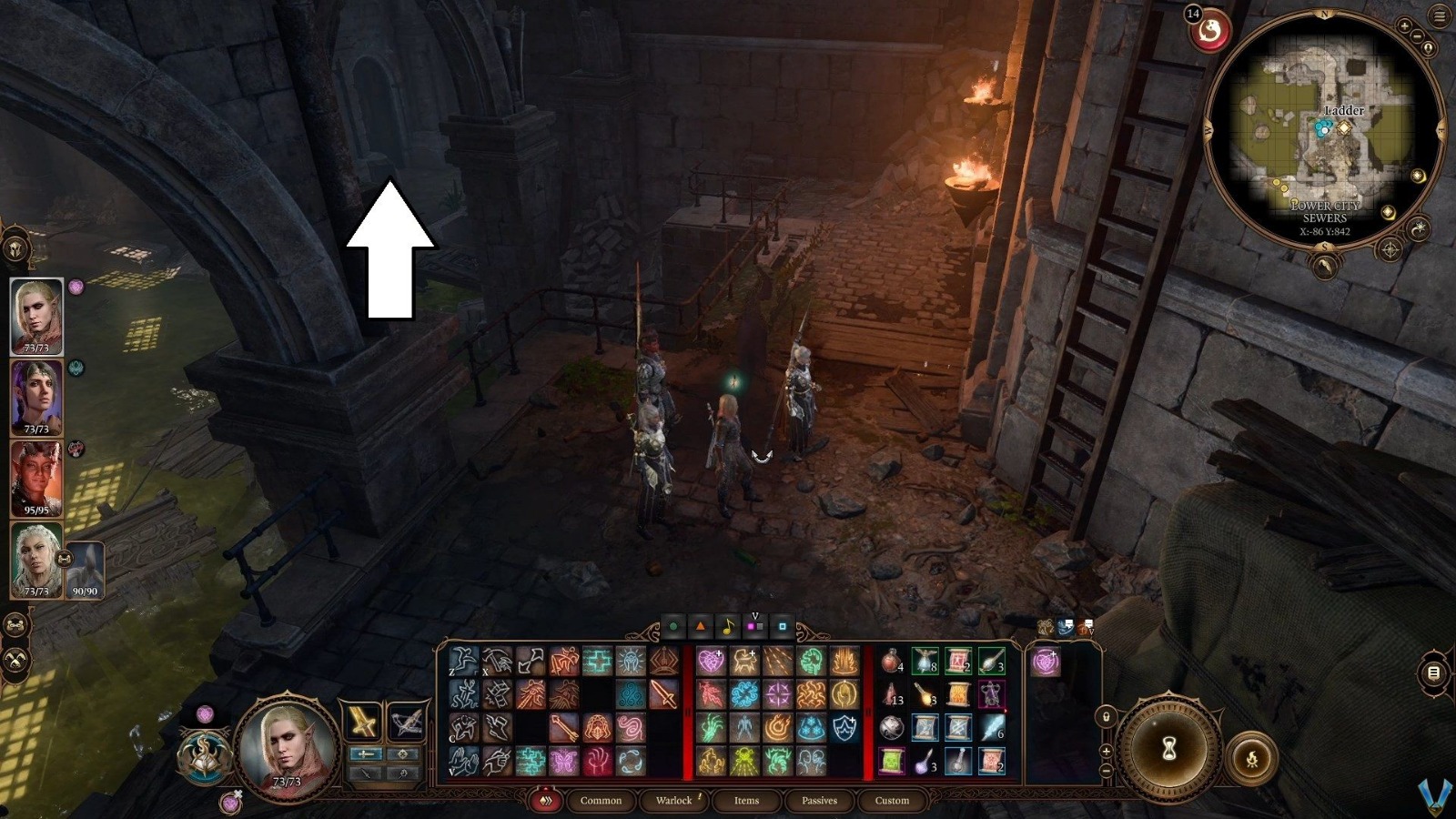Center the camera using the minimap player icon
The height and width of the screenshot is (819, 1456).
click(x=1429, y=47)
